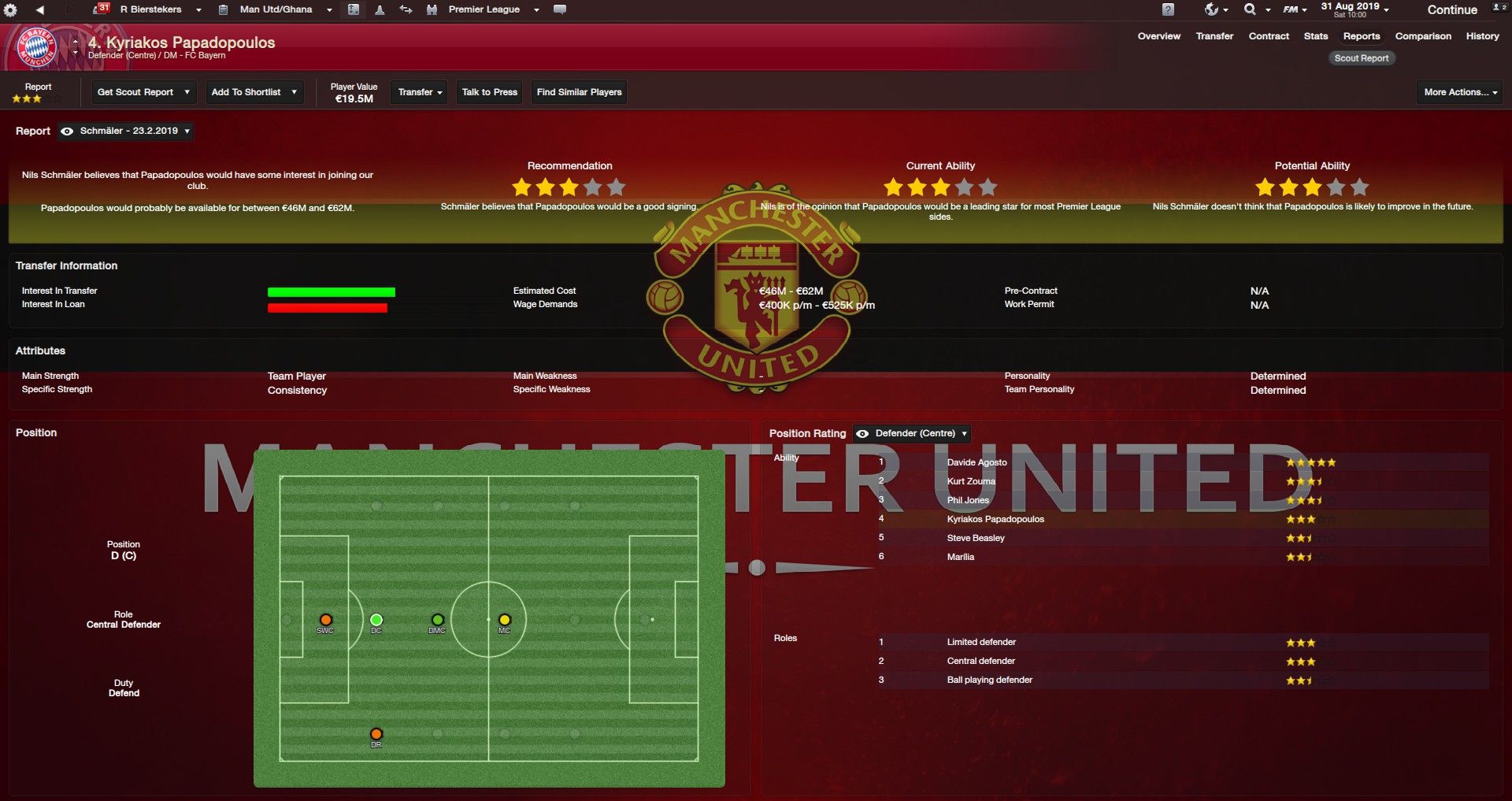
Task: View the History tab
Action: coord(1482,36)
